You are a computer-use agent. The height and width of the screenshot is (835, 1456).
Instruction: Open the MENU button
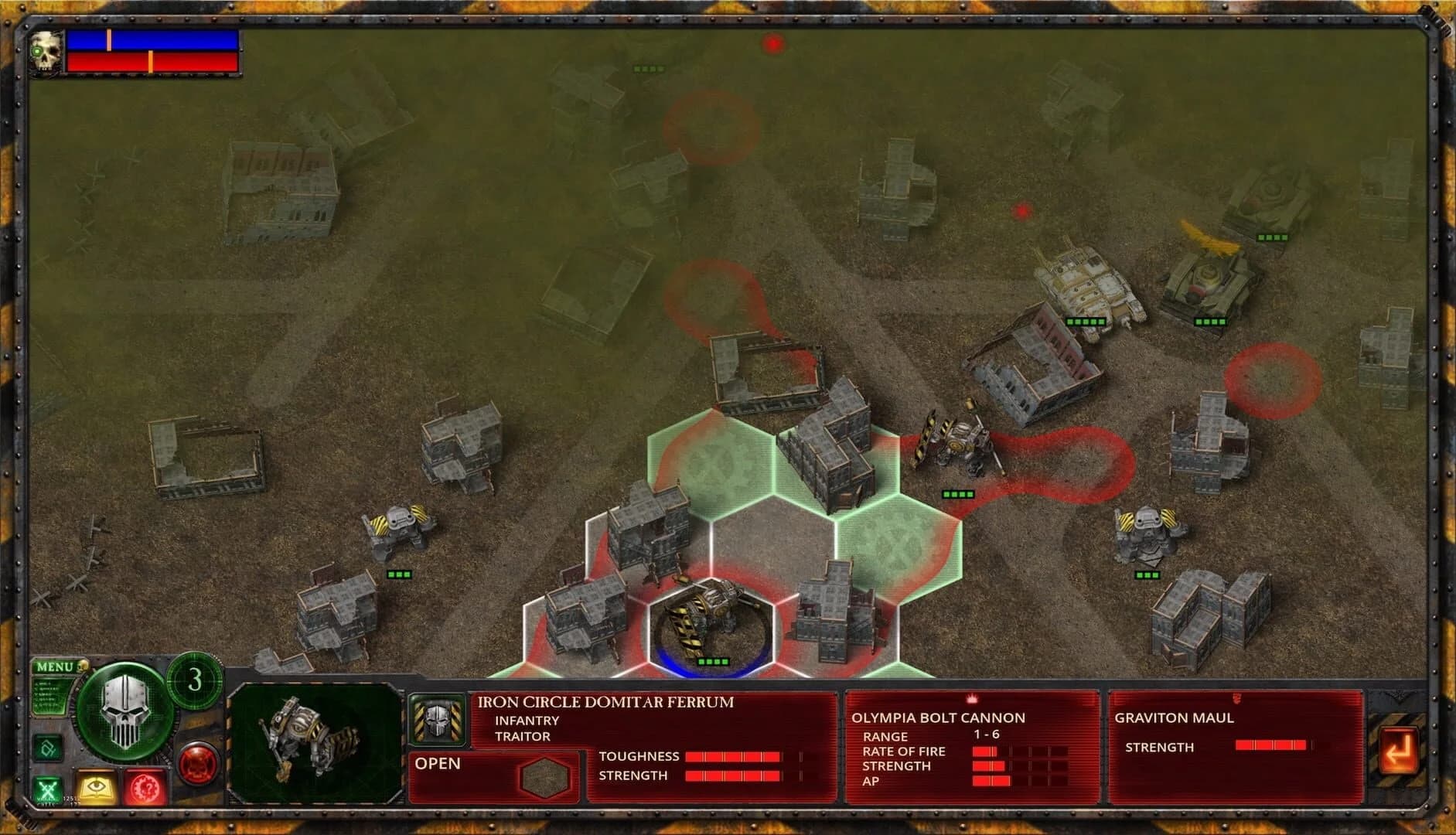tap(56, 666)
